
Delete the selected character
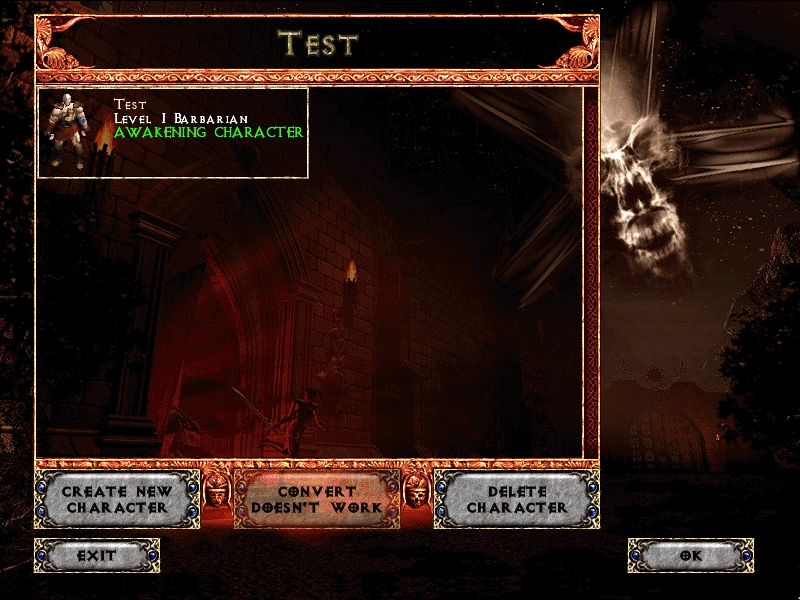click(516, 499)
